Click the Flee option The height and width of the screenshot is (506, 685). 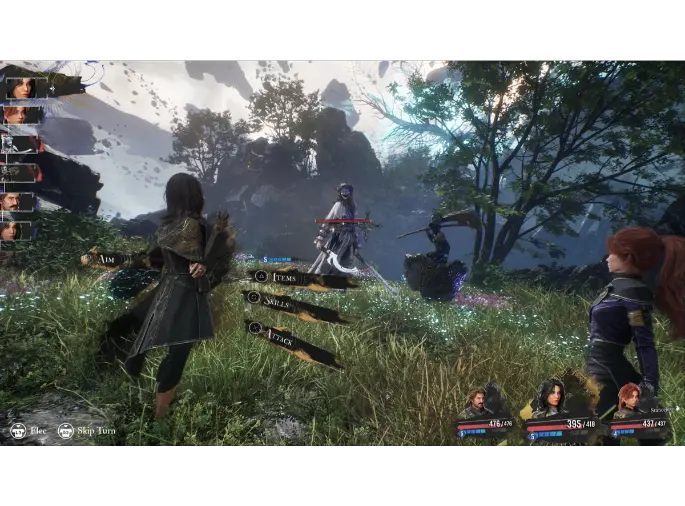(x=30, y=431)
